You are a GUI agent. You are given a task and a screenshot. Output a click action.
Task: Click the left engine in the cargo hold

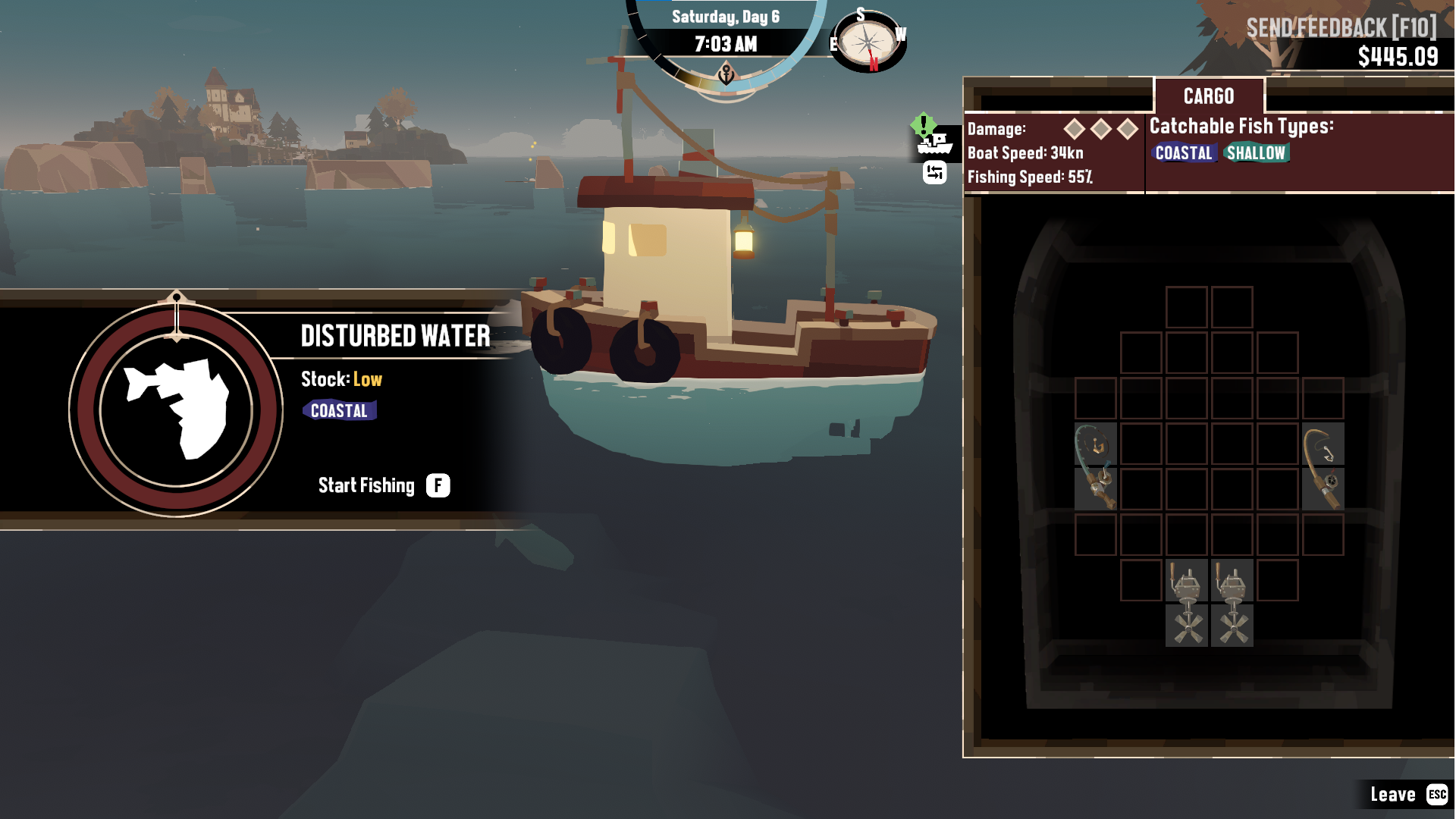click(1187, 603)
